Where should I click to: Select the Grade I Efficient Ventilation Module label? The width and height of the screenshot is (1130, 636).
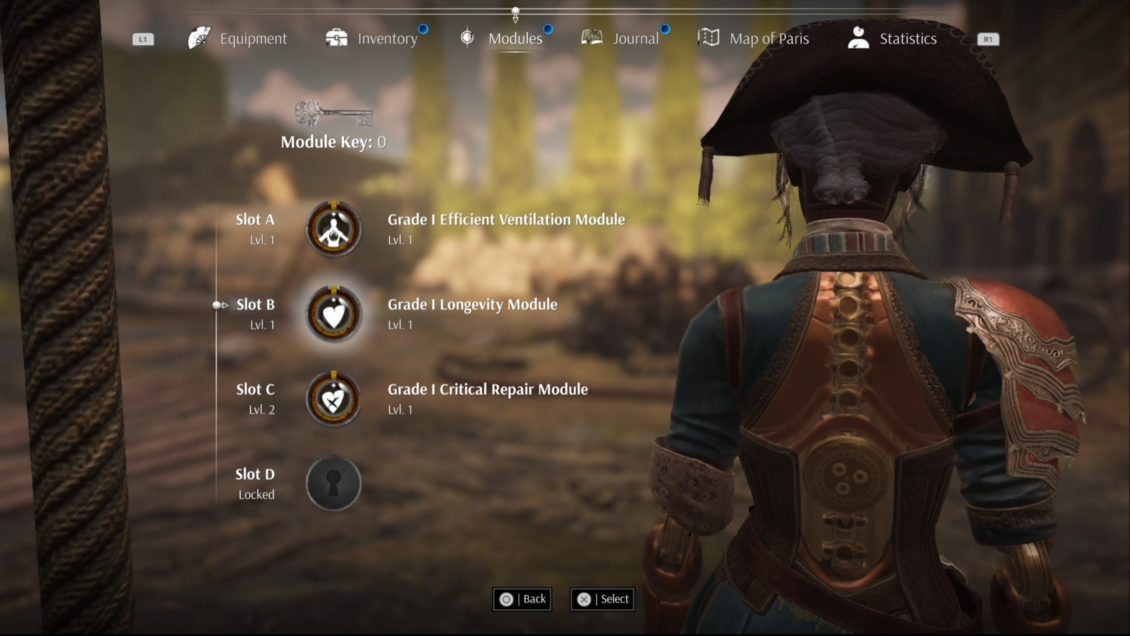click(506, 220)
